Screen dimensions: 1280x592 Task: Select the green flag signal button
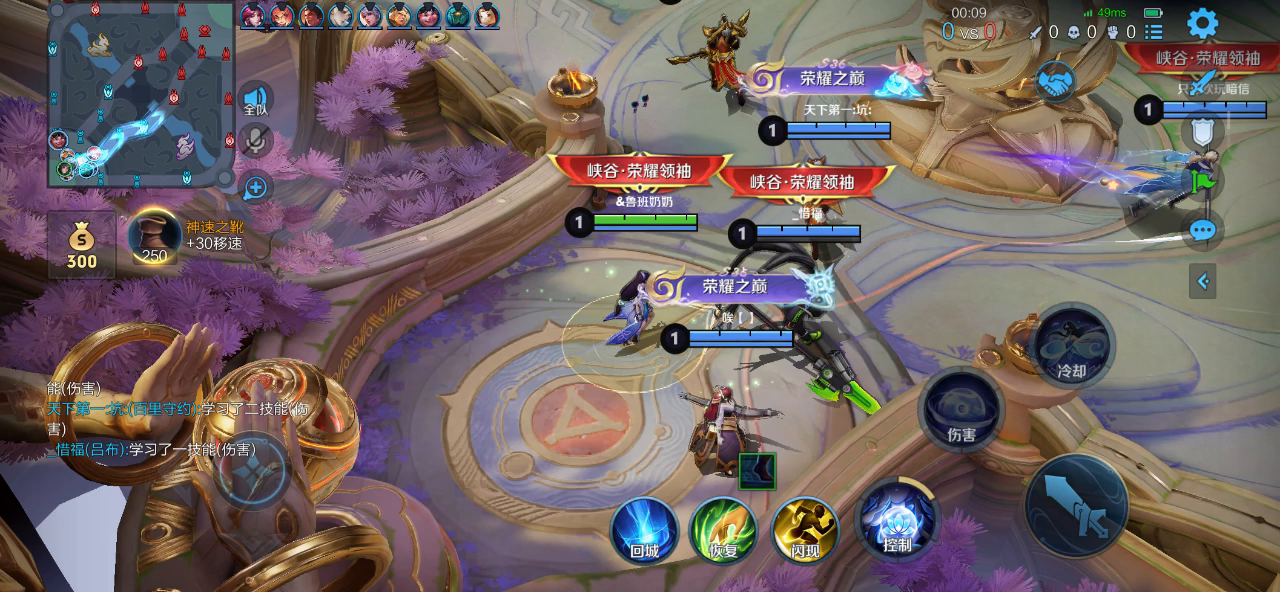(1202, 182)
